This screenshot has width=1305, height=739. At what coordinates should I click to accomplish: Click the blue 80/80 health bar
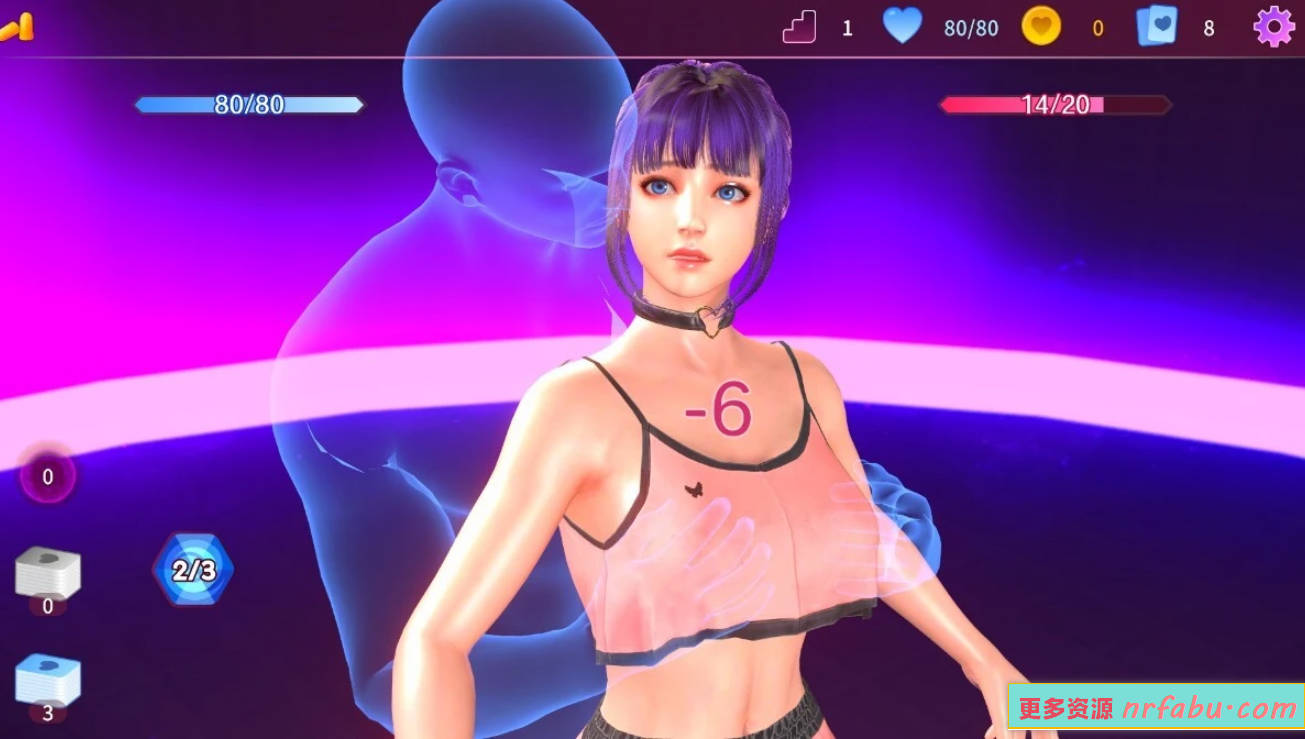(x=250, y=105)
